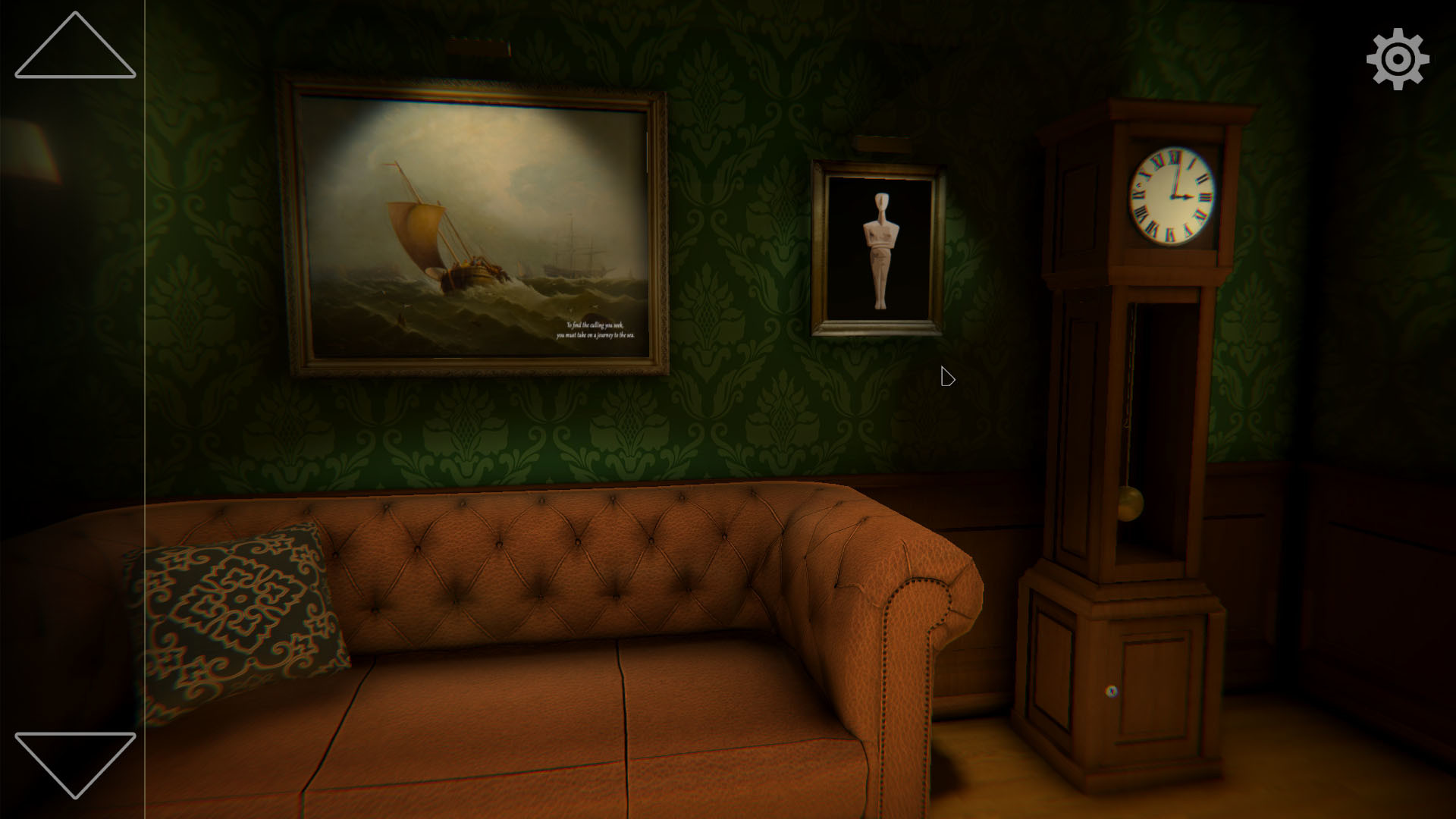The height and width of the screenshot is (819, 1456).
Task: Expand the view upward with the top triangle
Action: click(x=74, y=53)
